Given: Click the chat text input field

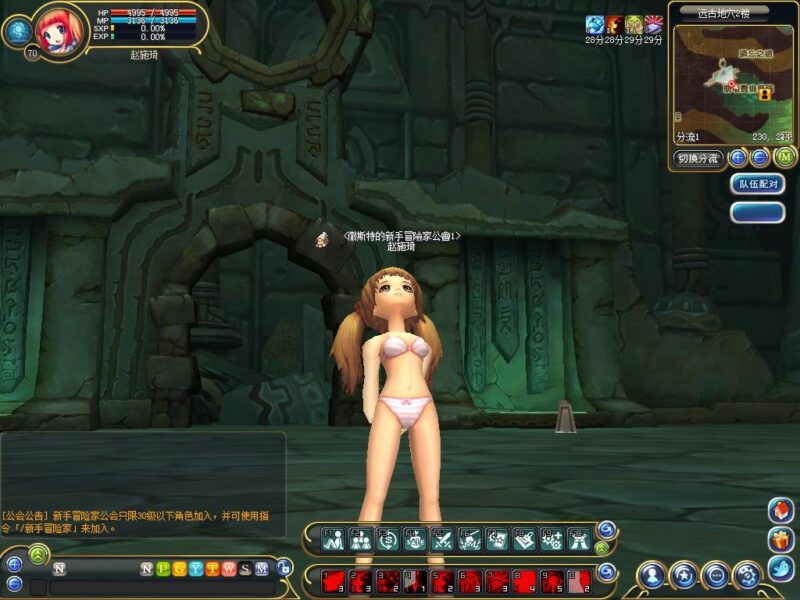Looking at the screenshot, I should pyautogui.click(x=160, y=587).
